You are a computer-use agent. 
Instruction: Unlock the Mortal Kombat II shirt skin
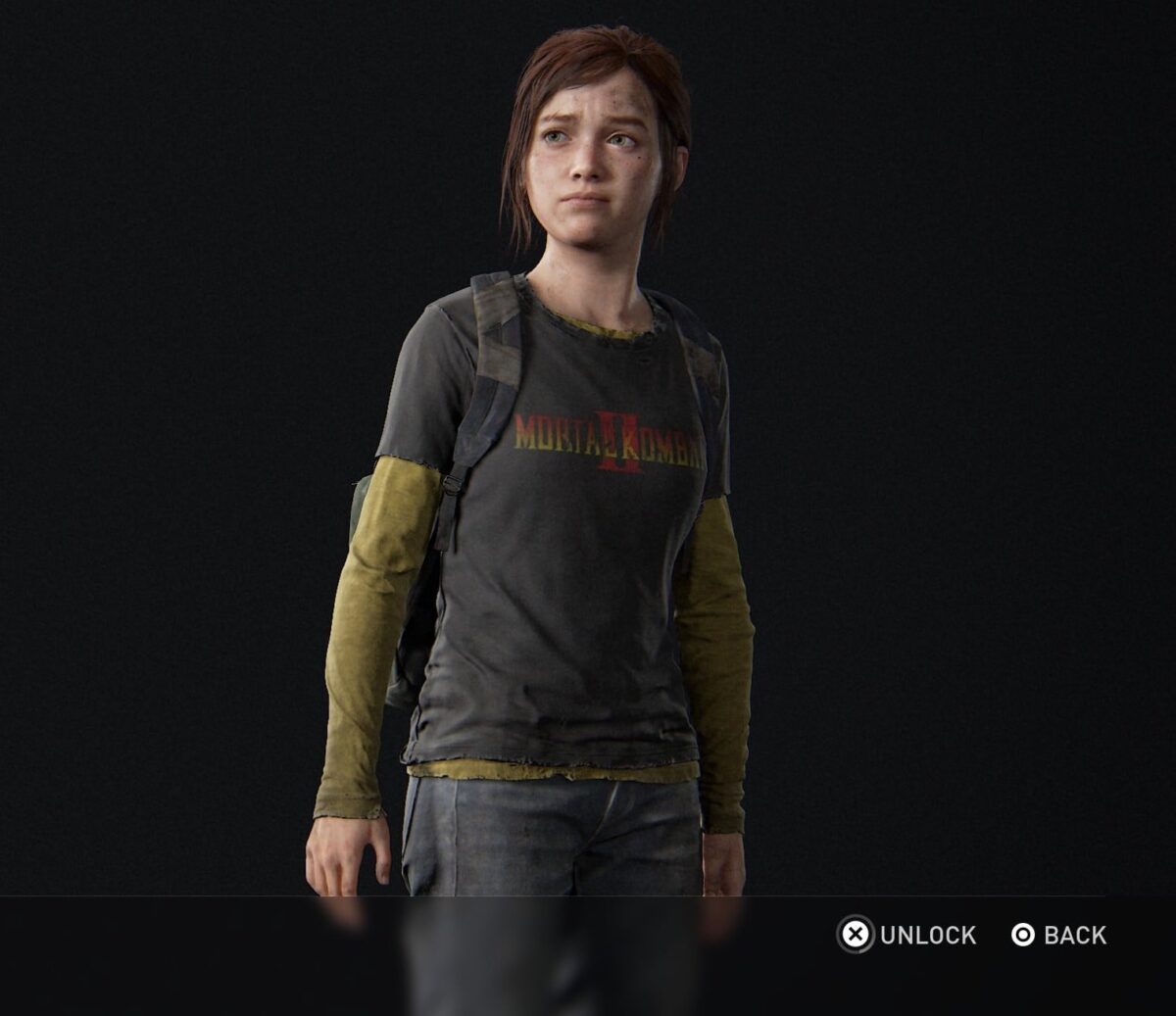[x=907, y=935]
